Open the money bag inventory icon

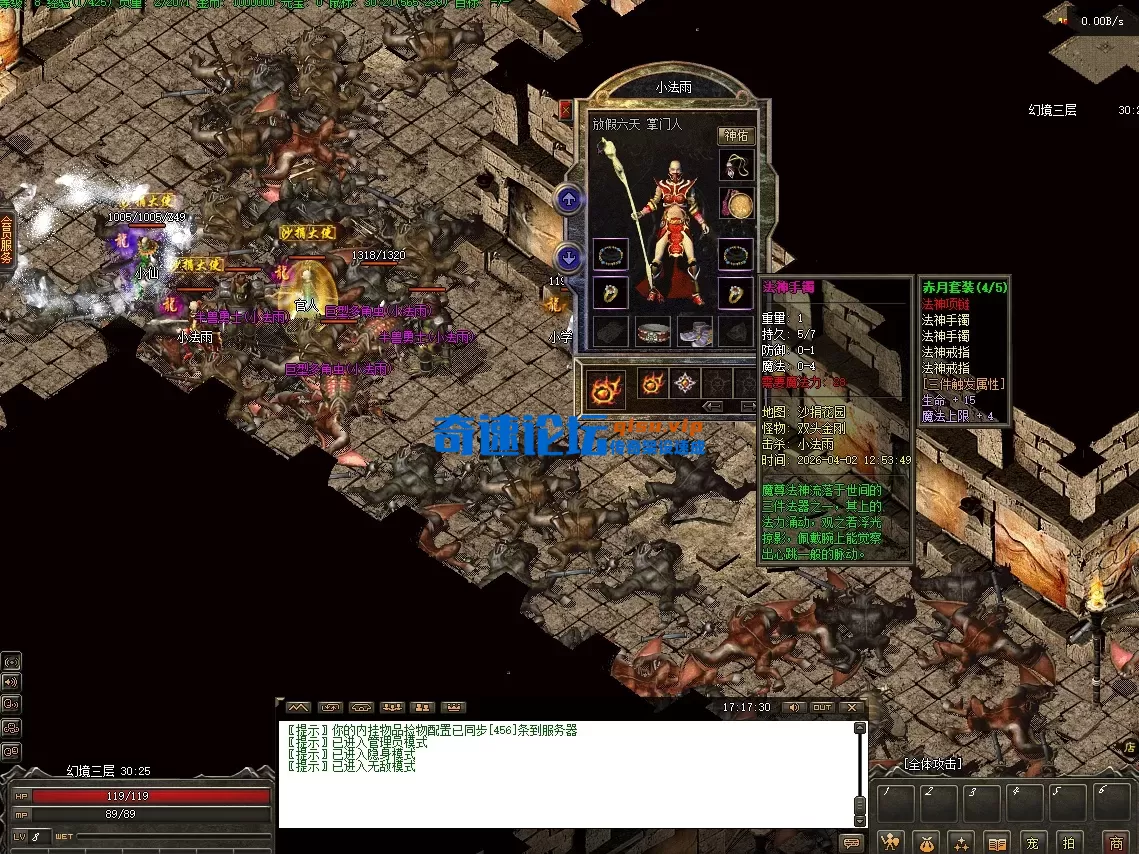[926, 842]
